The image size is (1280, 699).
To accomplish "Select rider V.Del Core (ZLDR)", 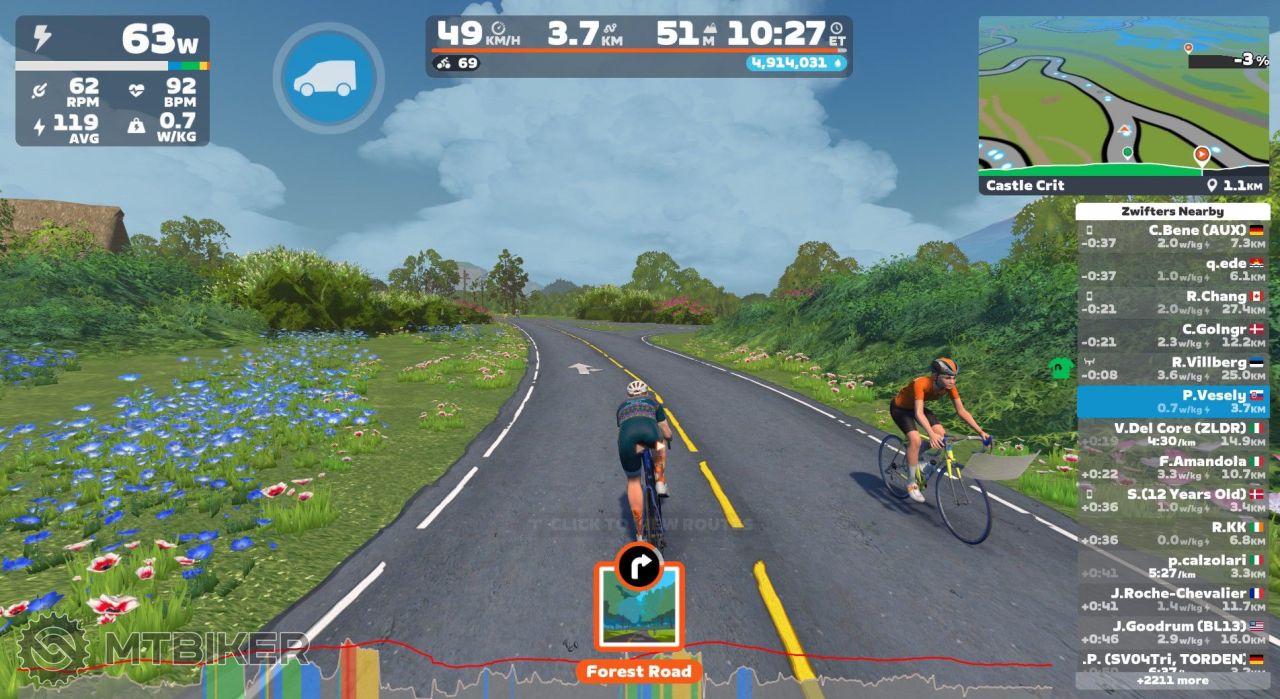I will pyautogui.click(x=1172, y=434).
